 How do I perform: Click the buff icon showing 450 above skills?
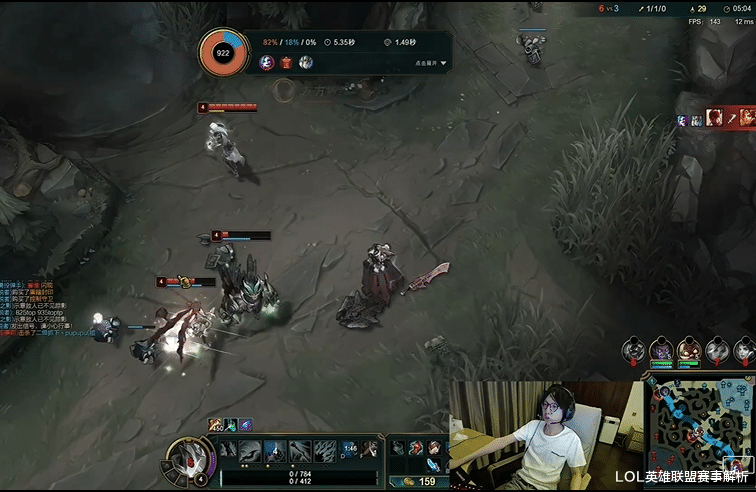pyautogui.click(x=214, y=425)
